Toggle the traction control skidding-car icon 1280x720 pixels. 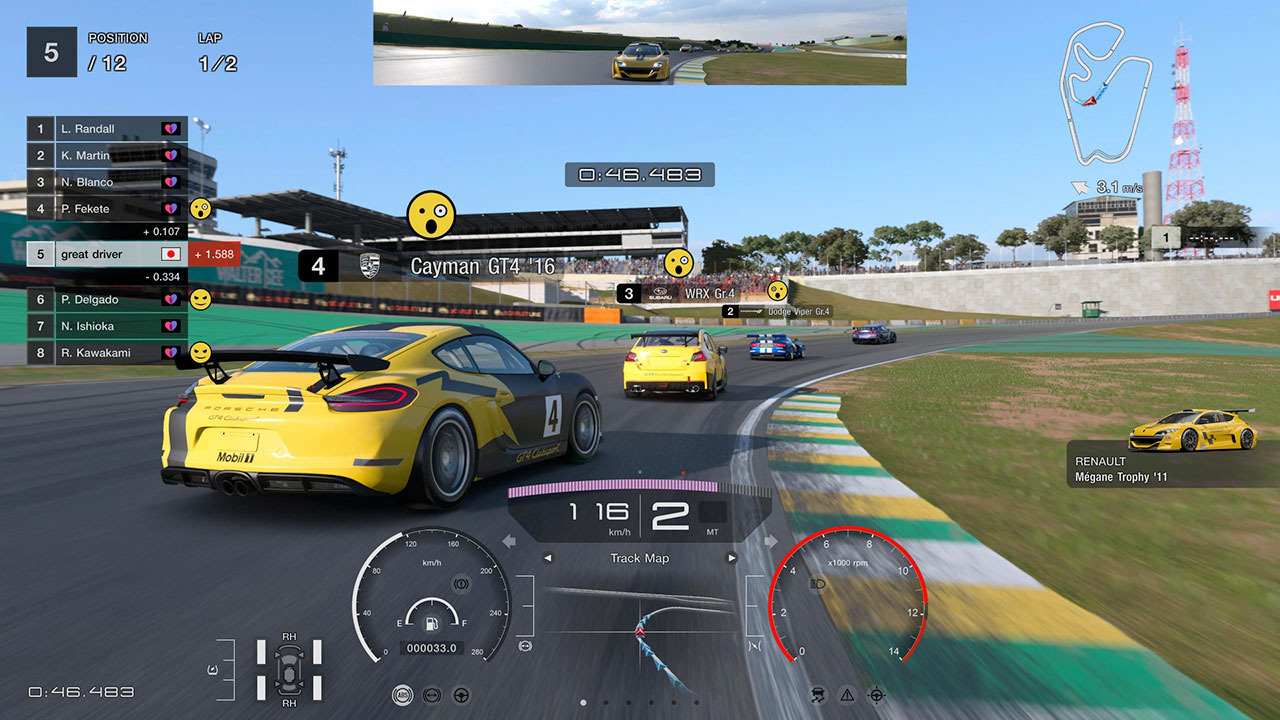pos(818,695)
